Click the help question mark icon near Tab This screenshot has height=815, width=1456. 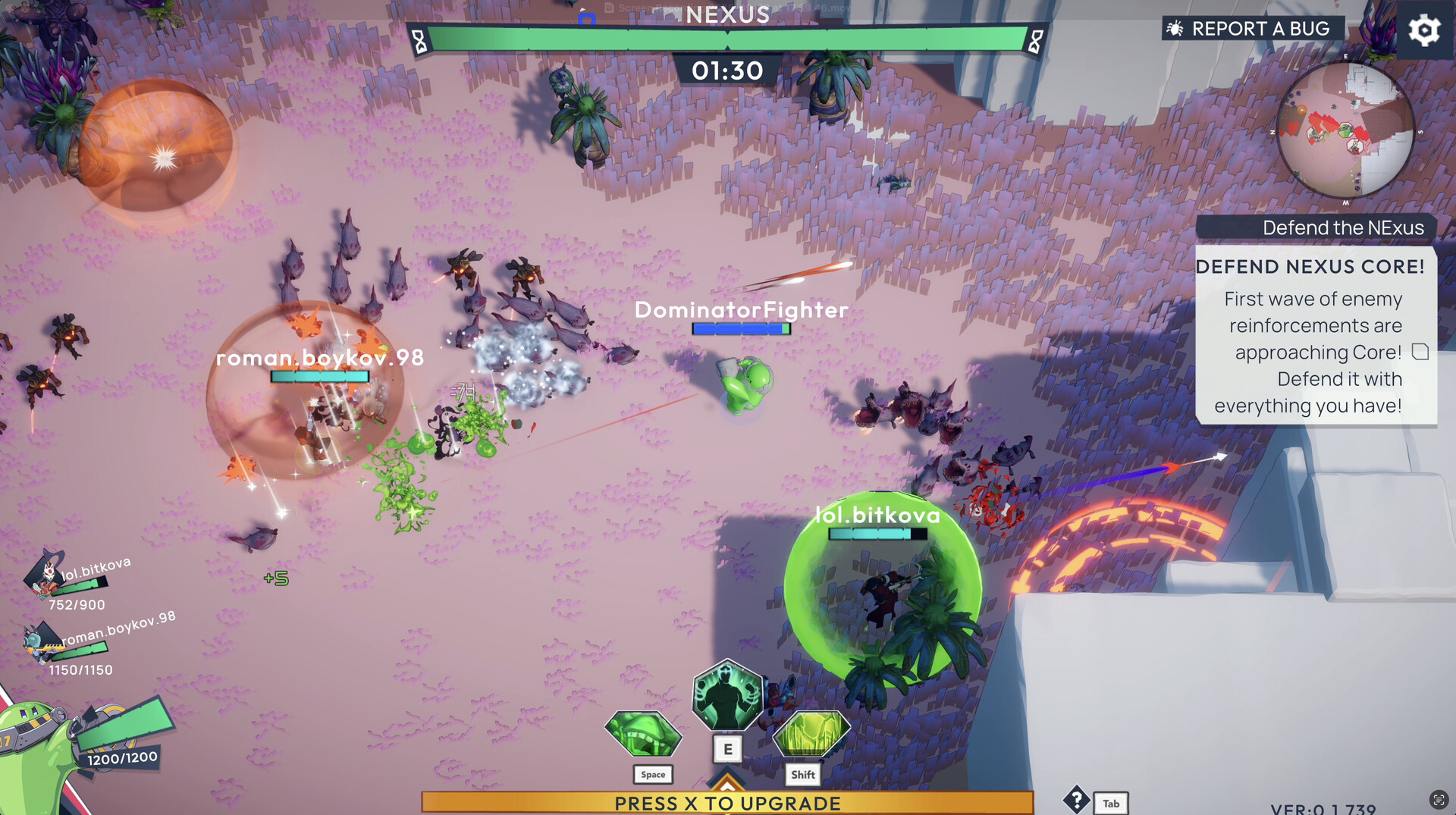click(1078, 801)
